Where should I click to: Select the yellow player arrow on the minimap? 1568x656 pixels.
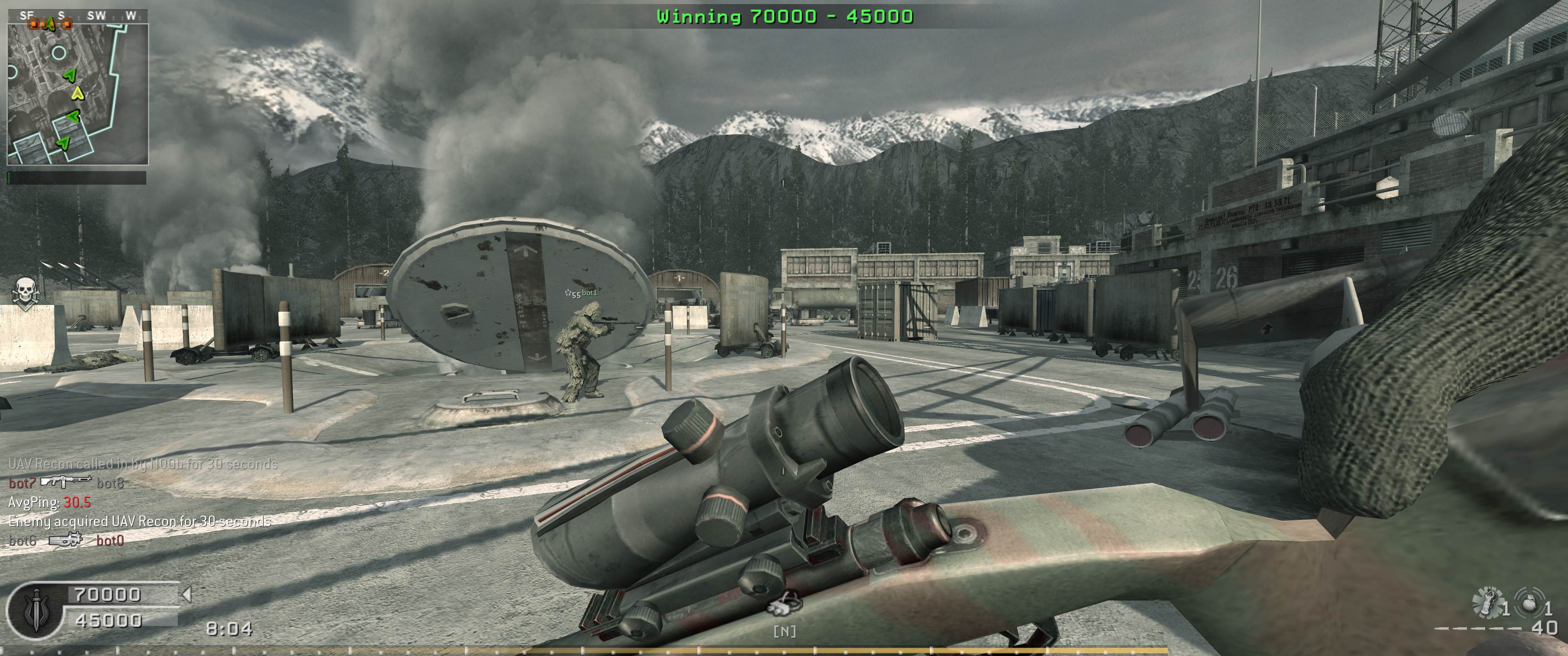[77, 93]
